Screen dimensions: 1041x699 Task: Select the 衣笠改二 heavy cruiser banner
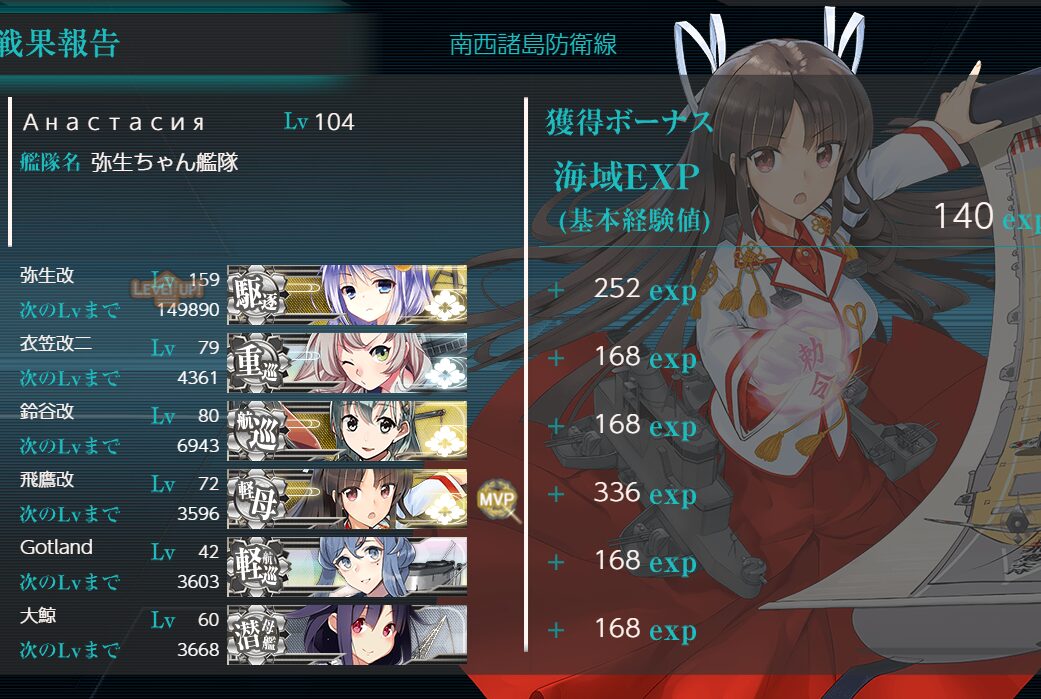pyautogui.click(x=347, y=362)
